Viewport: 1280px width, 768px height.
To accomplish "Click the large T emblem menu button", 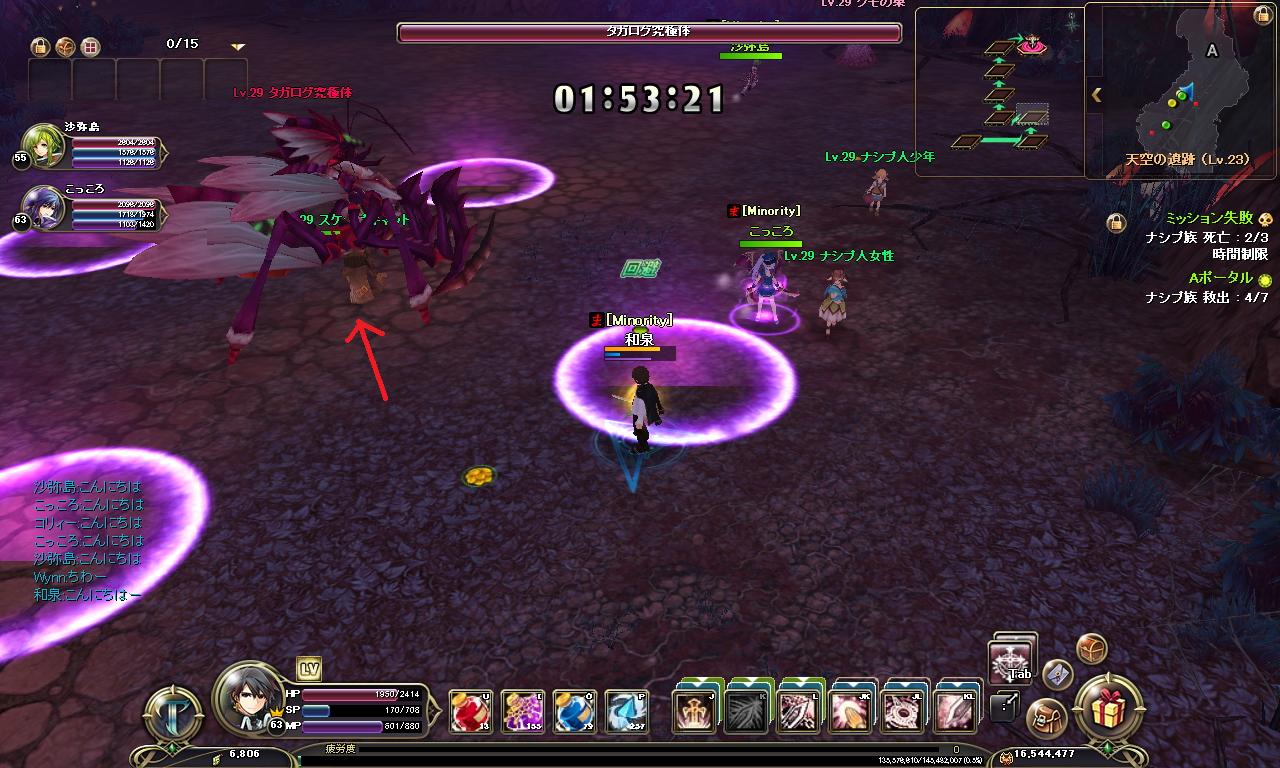I will coord(174,711).
